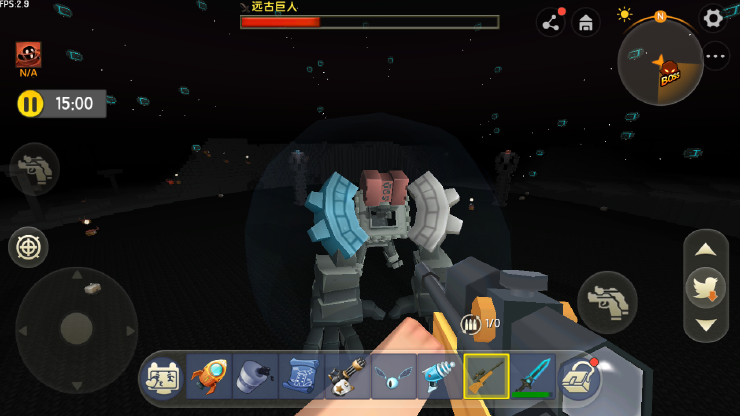The height and width of the screenshot is (416, 740).
Task: Open the circular minimap
Action: coord(660,62)
